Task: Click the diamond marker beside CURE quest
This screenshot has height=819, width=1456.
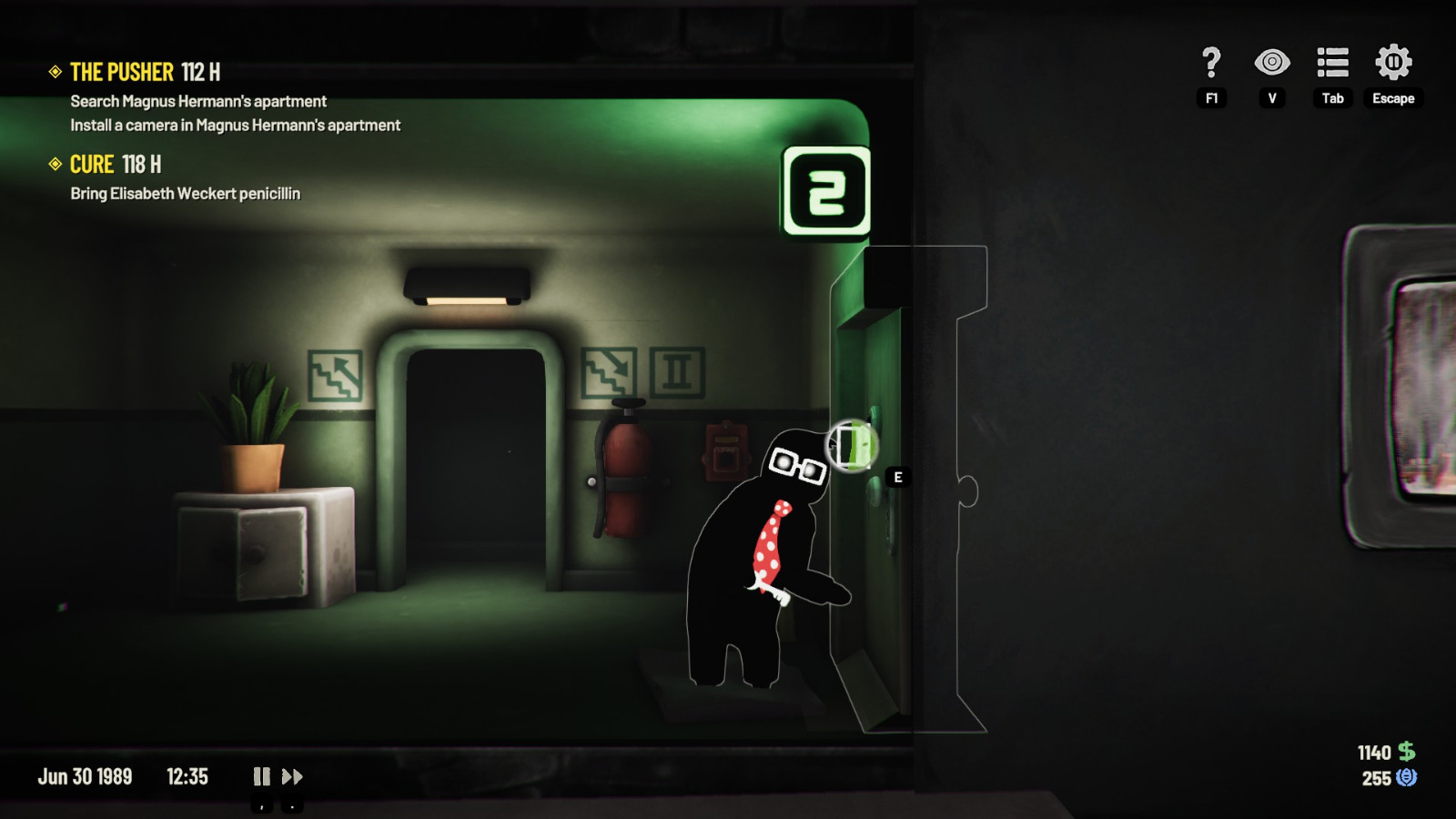Action: [56, 165]
